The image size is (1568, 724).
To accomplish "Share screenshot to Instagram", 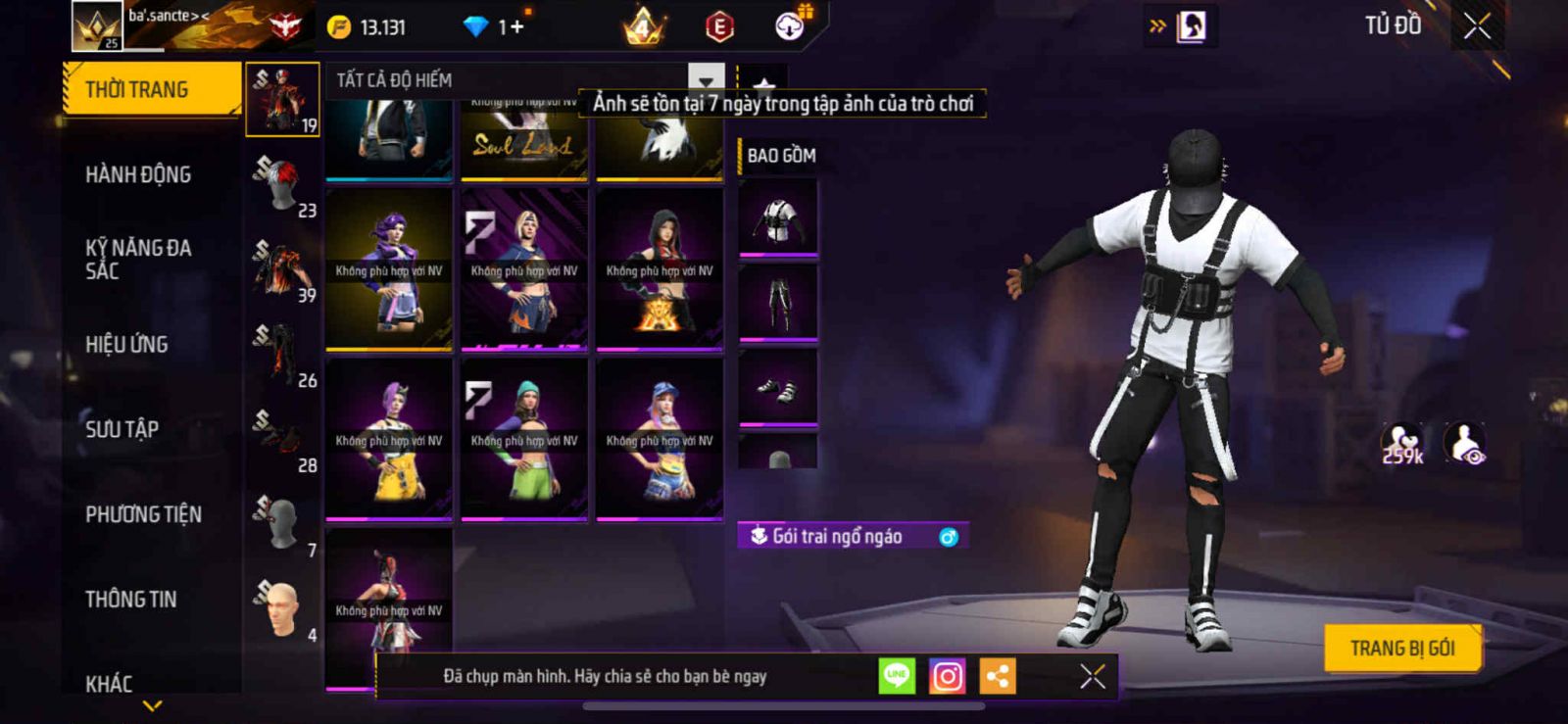I will (x=947, y=676).
